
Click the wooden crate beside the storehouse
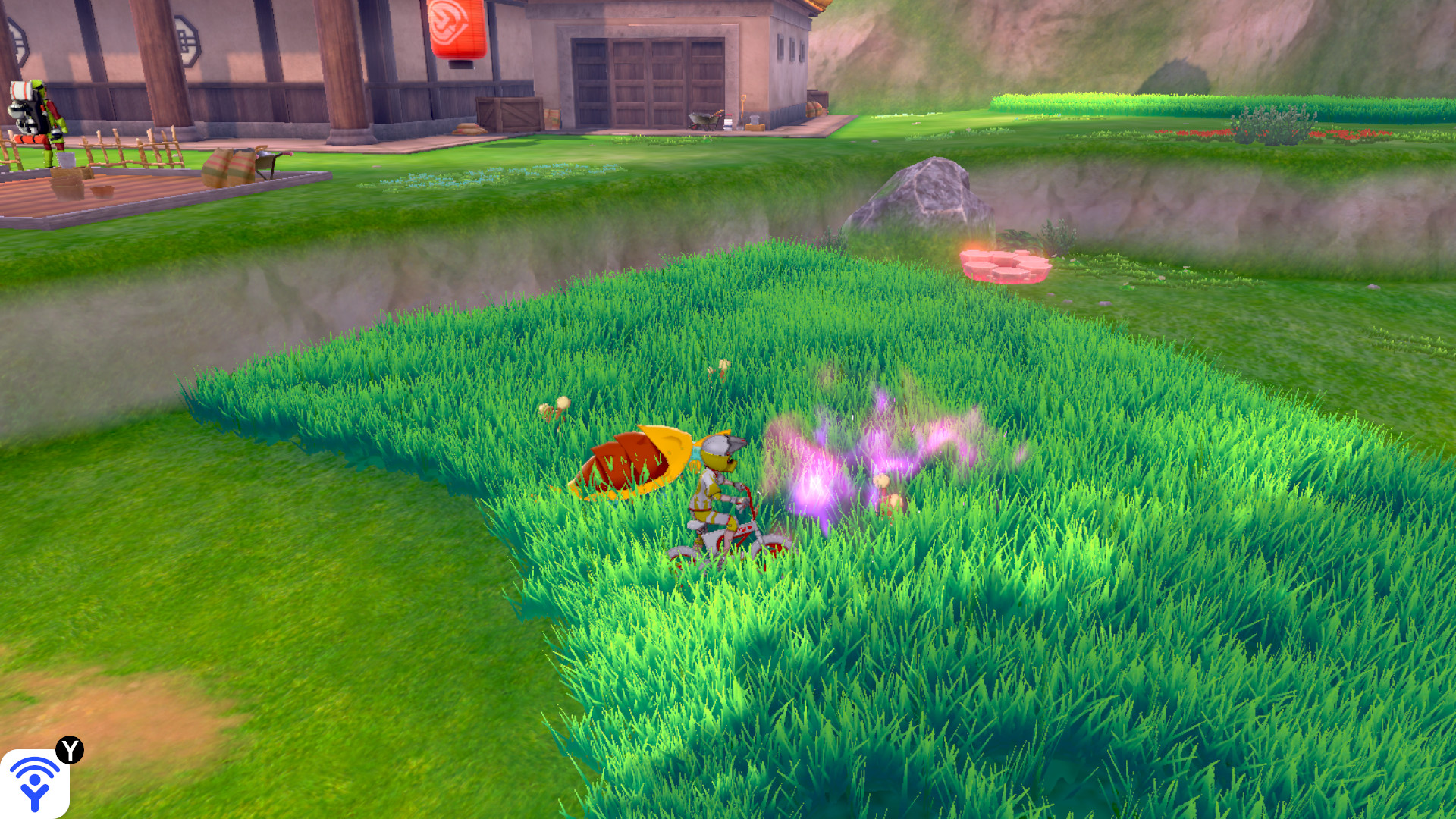pyautogui.click(x=508, y=112)
